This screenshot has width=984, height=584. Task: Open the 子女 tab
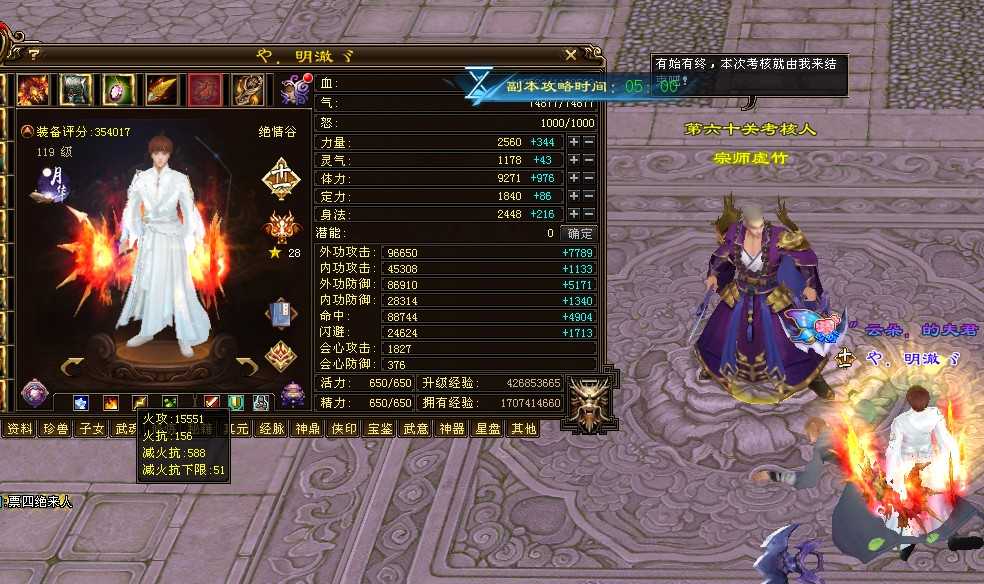pyautogui.click(x=91, y=429)
